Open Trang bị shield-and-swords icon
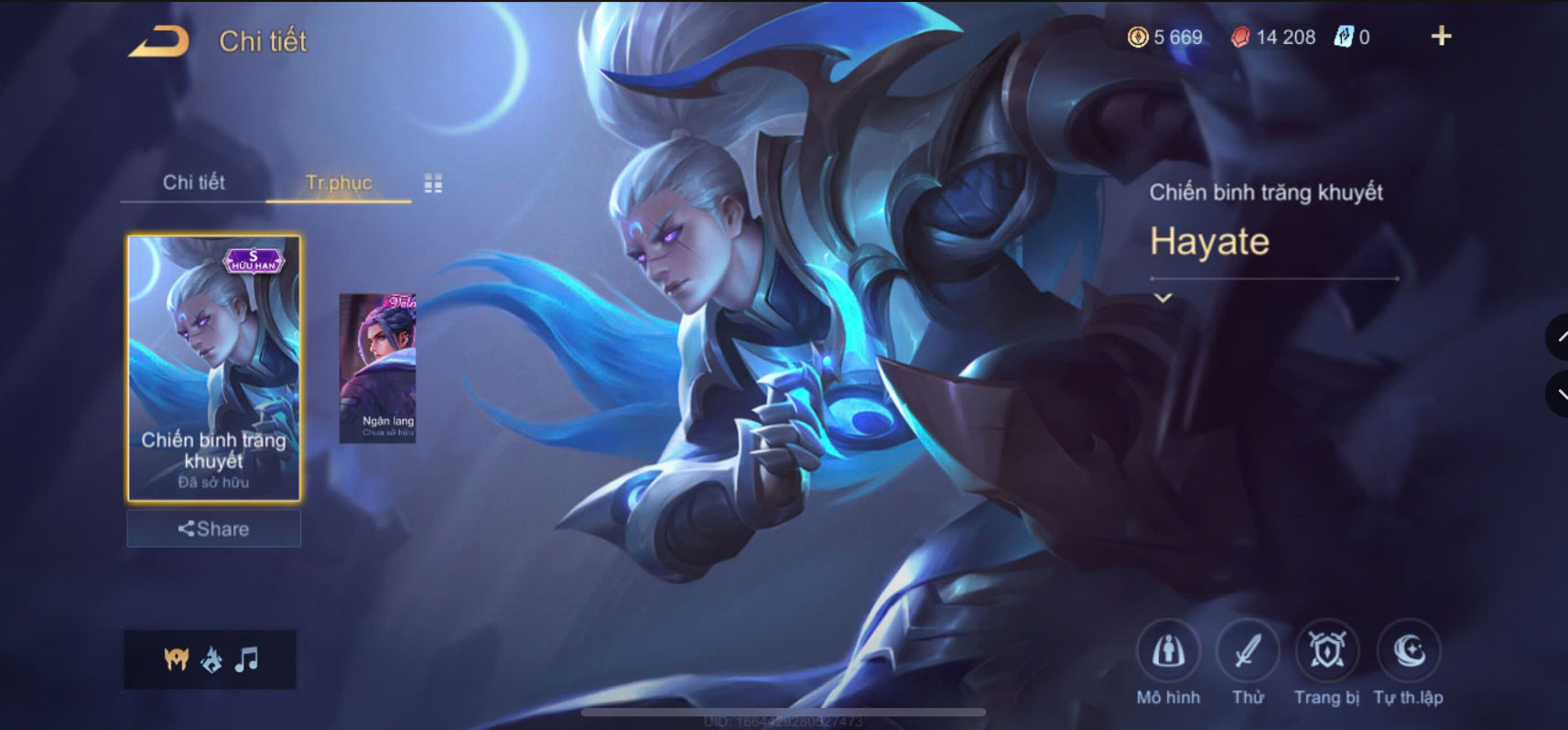Screen dimensions: 1568x730 pyautogui.click(x=1328, y=652)
